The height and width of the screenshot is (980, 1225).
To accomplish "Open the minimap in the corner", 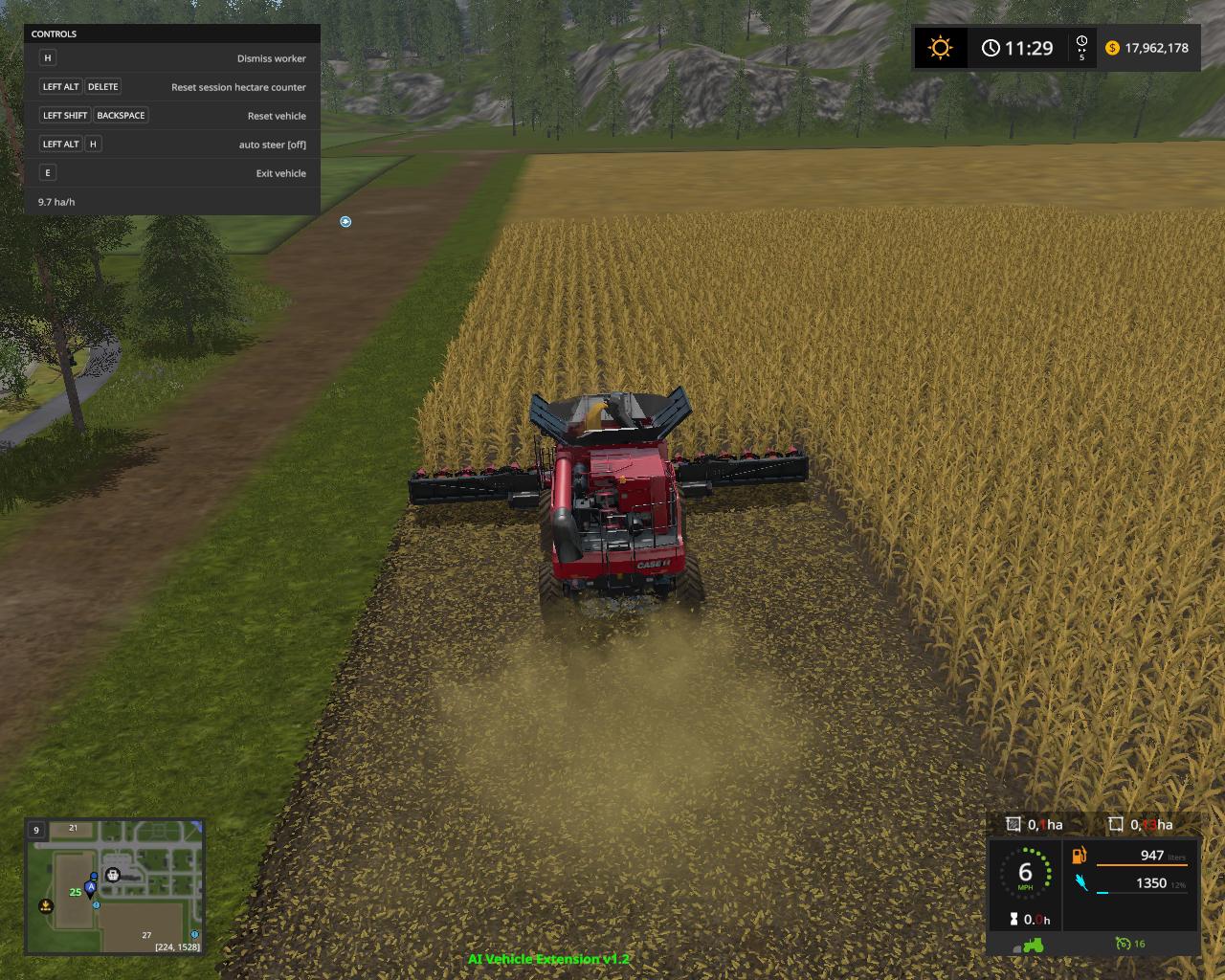I will (x=114, y=886).
